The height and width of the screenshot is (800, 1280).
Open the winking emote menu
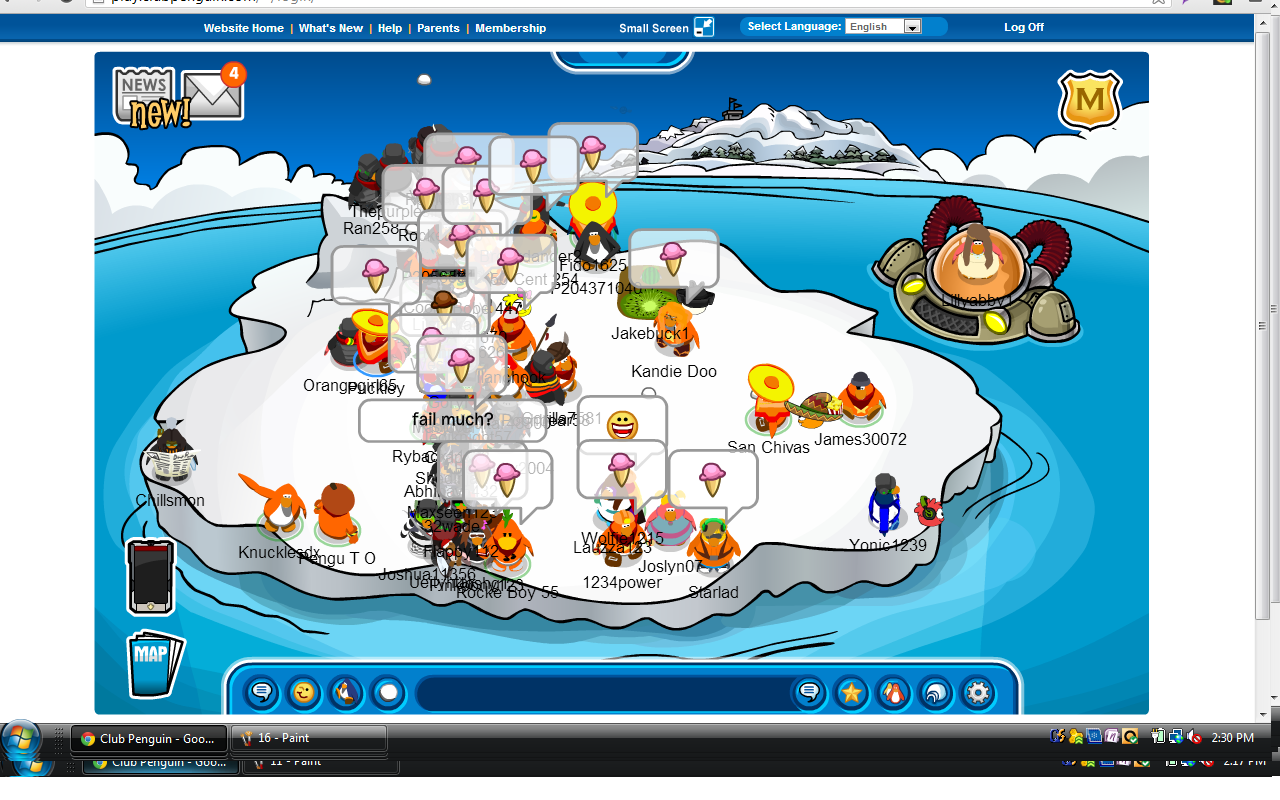point(304,692)
